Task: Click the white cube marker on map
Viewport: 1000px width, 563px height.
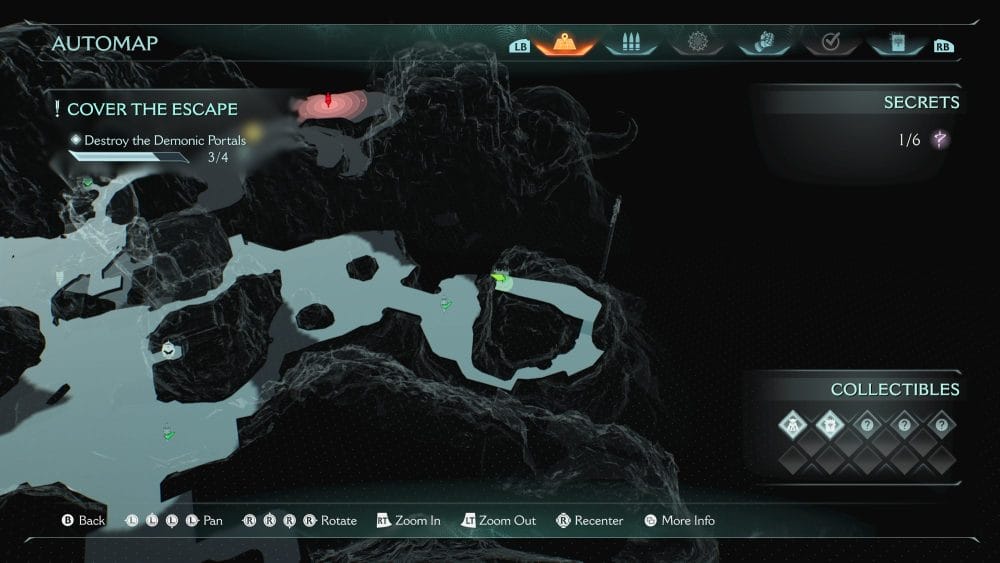Action: tap(169, 348)
